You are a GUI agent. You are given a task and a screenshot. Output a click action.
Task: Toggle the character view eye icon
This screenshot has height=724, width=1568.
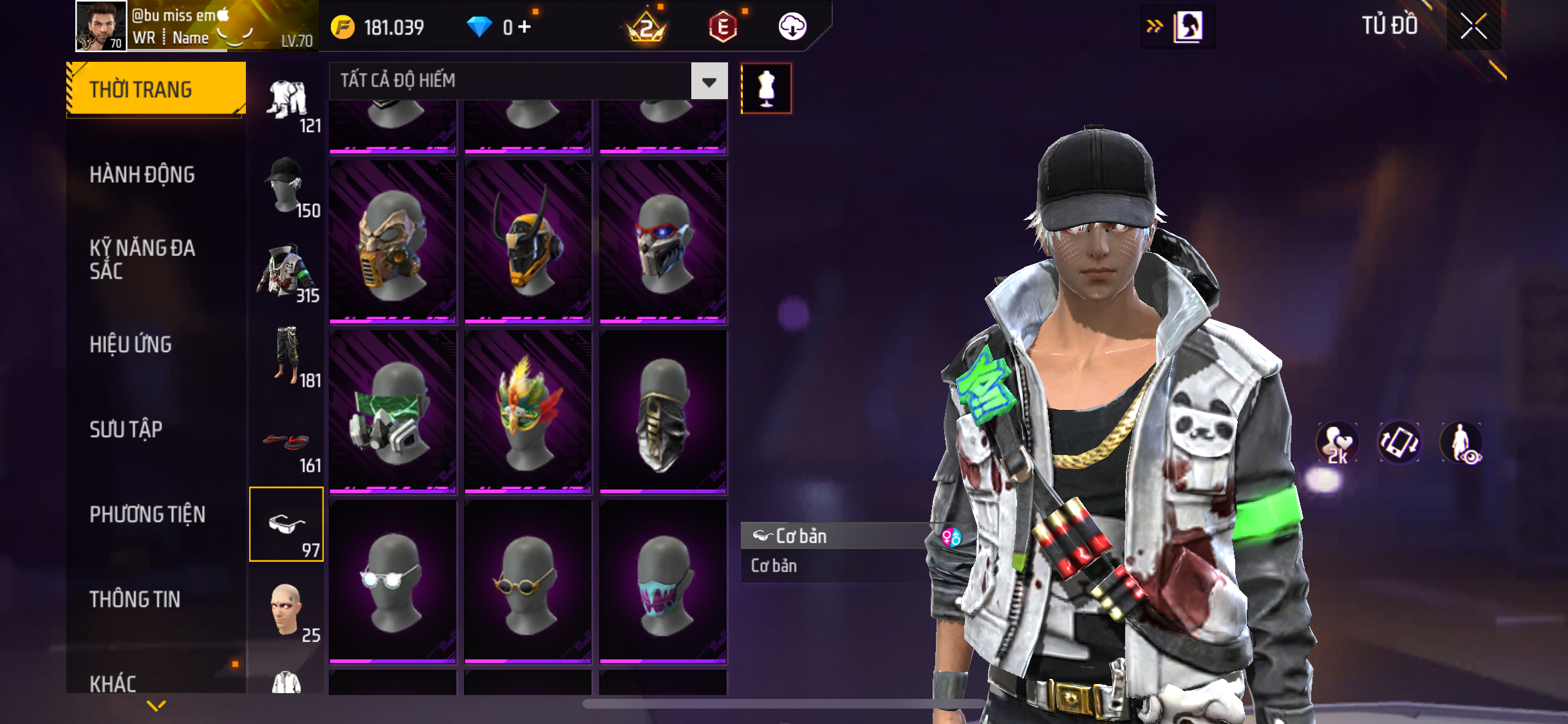pos(1462,443)
